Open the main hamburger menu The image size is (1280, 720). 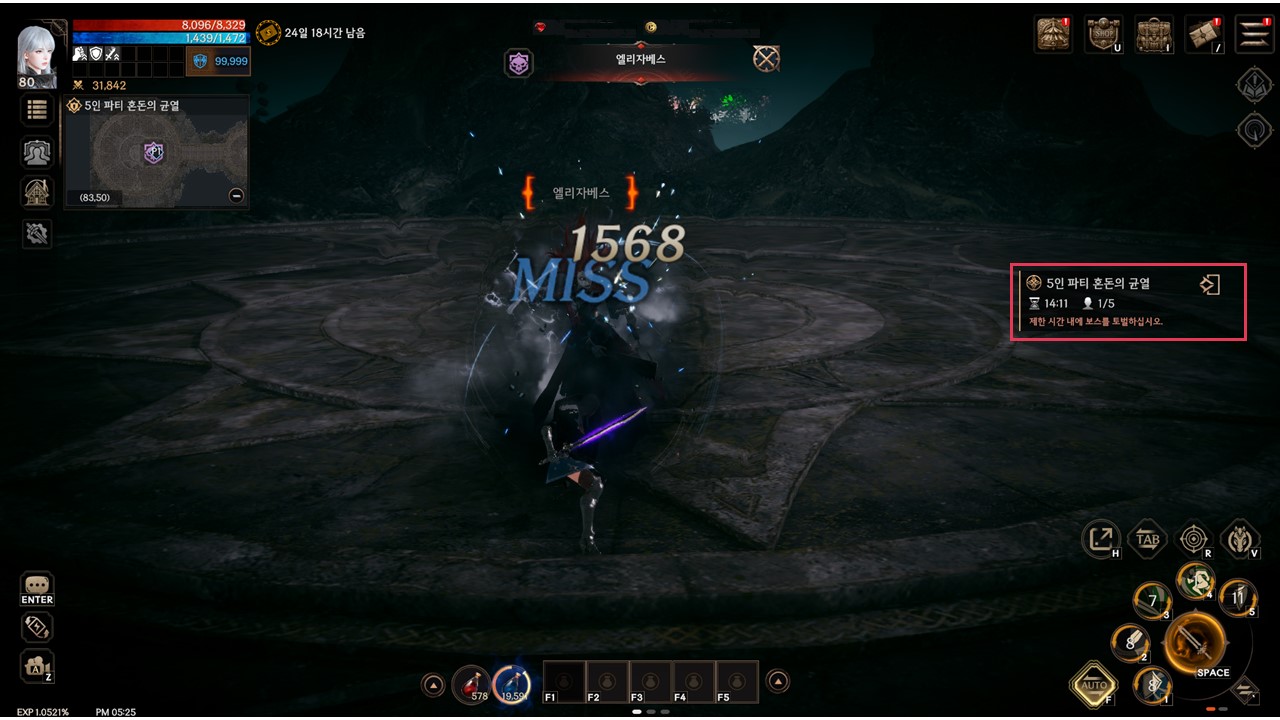click(1254, 34)
